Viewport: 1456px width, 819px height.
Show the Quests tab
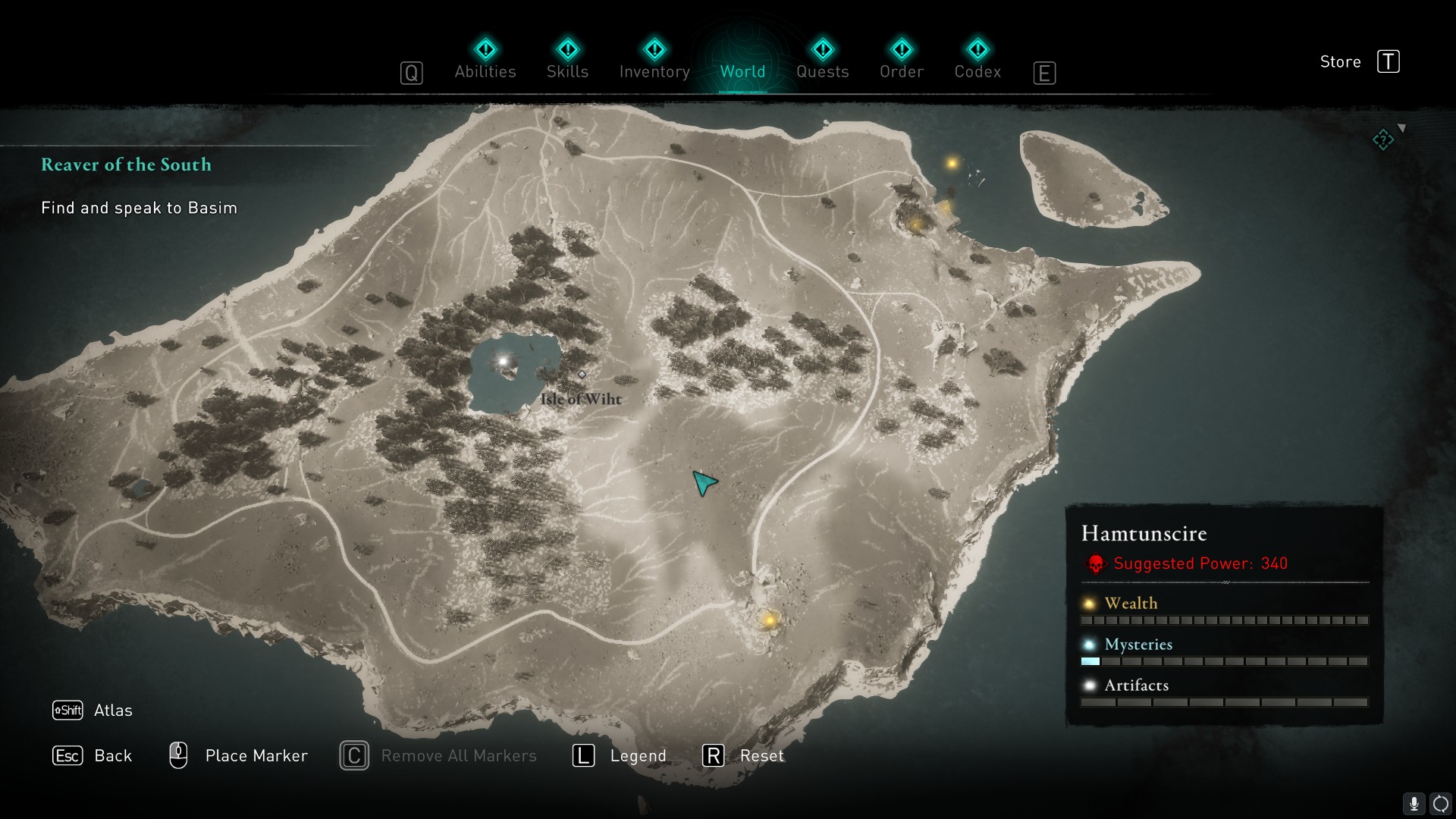(x=822, y=61)
